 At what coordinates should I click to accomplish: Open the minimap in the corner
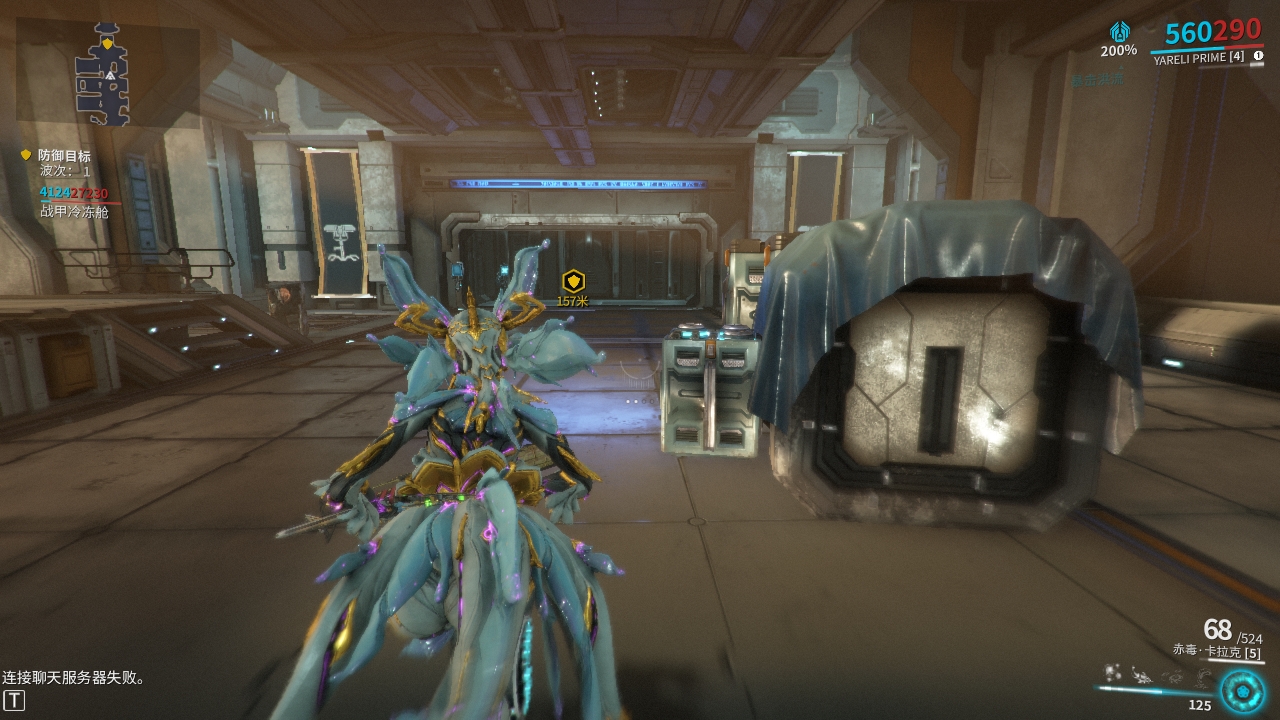(x=104, y=76)
